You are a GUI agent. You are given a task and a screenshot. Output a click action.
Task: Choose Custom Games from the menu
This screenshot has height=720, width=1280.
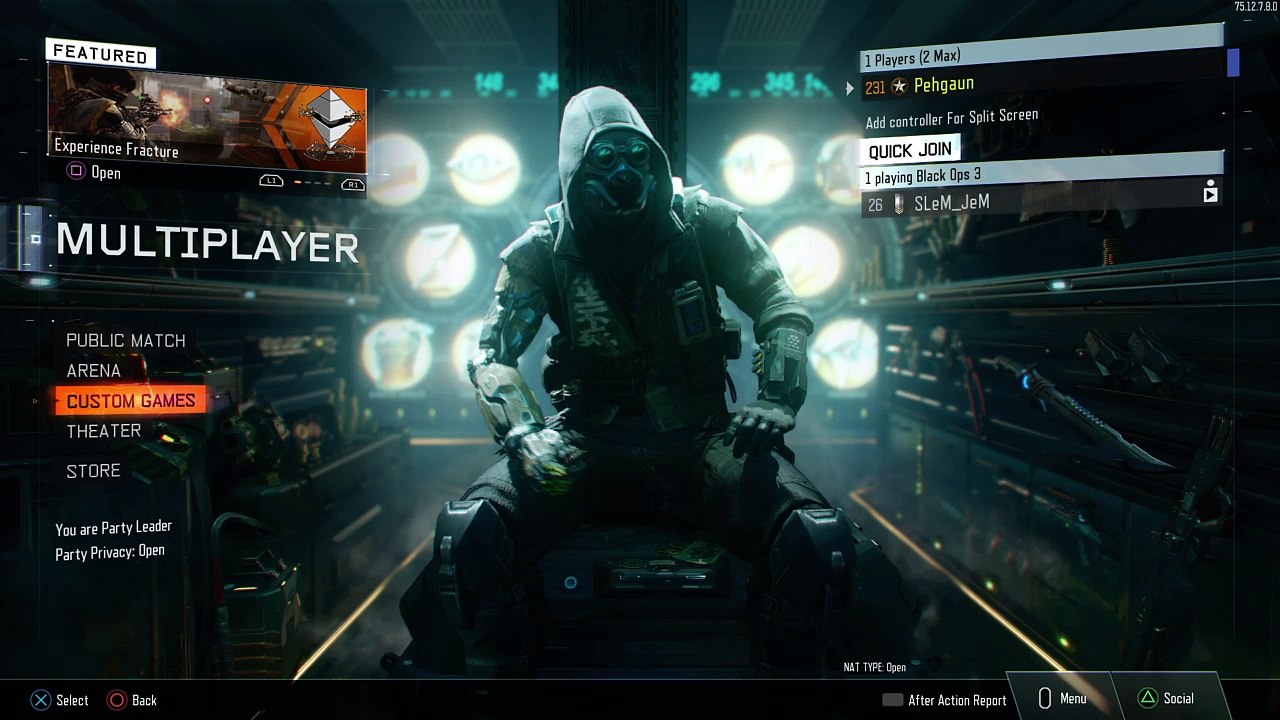[x=131, y=401]
